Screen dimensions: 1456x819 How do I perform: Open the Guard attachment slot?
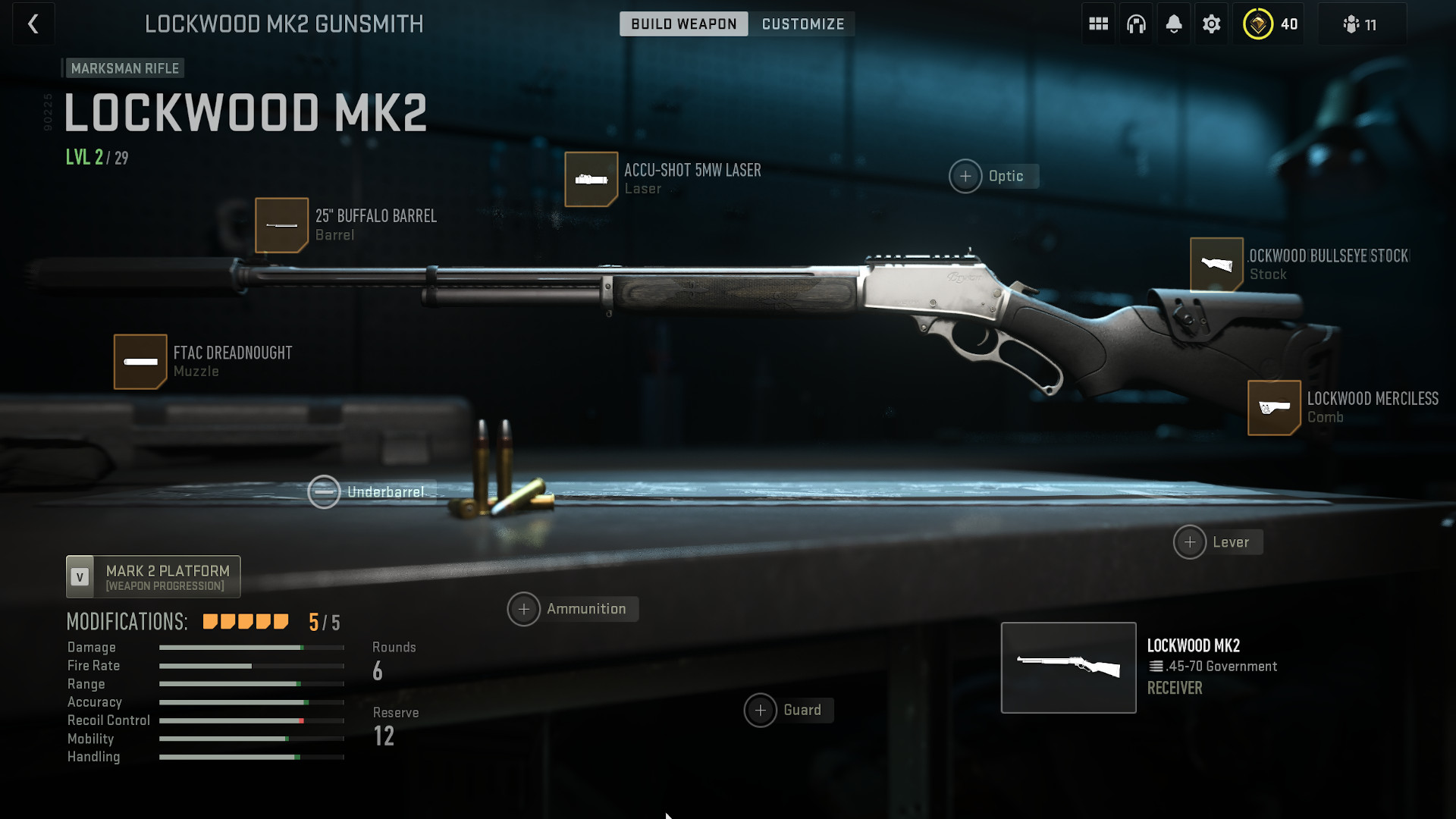761,711
